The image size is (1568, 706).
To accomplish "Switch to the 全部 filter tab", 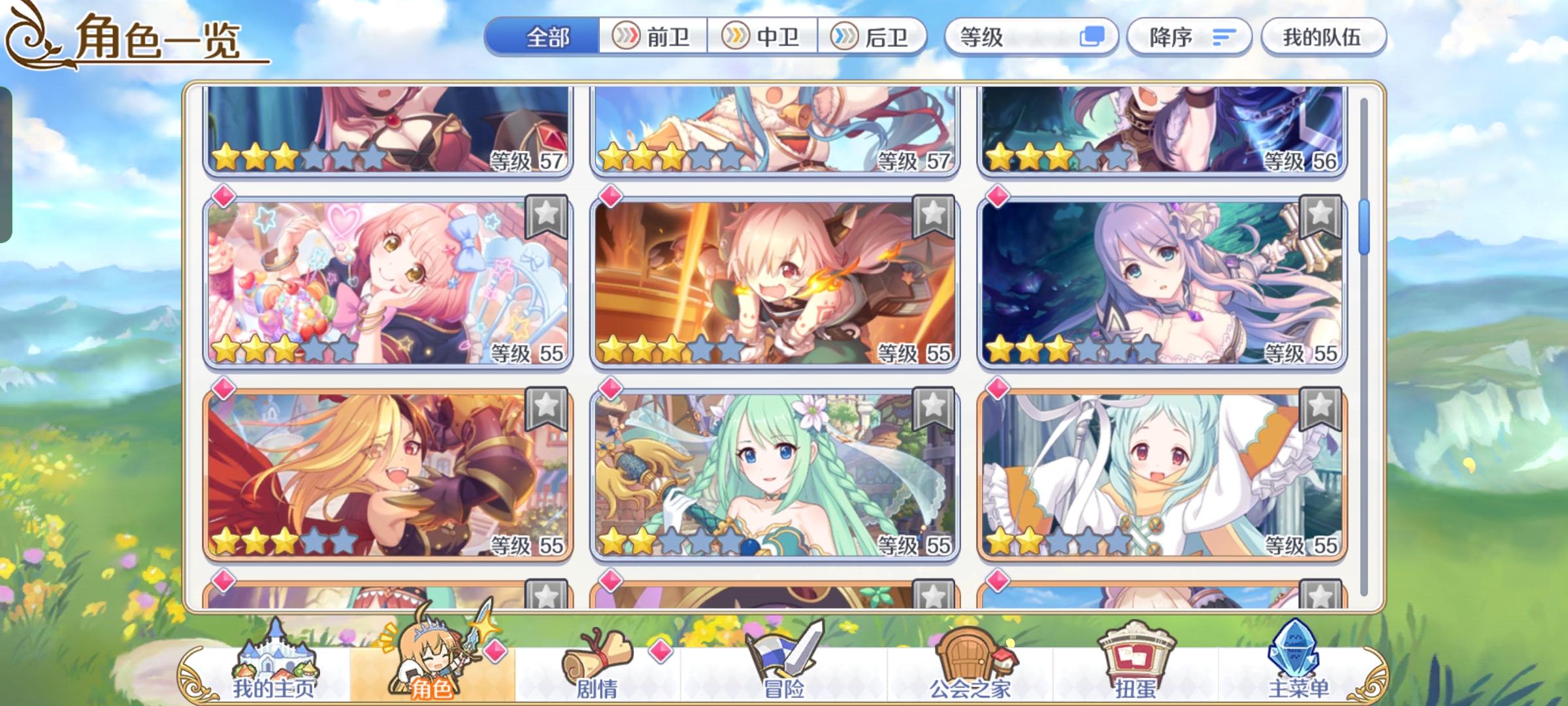I will (x=547, y=37).
